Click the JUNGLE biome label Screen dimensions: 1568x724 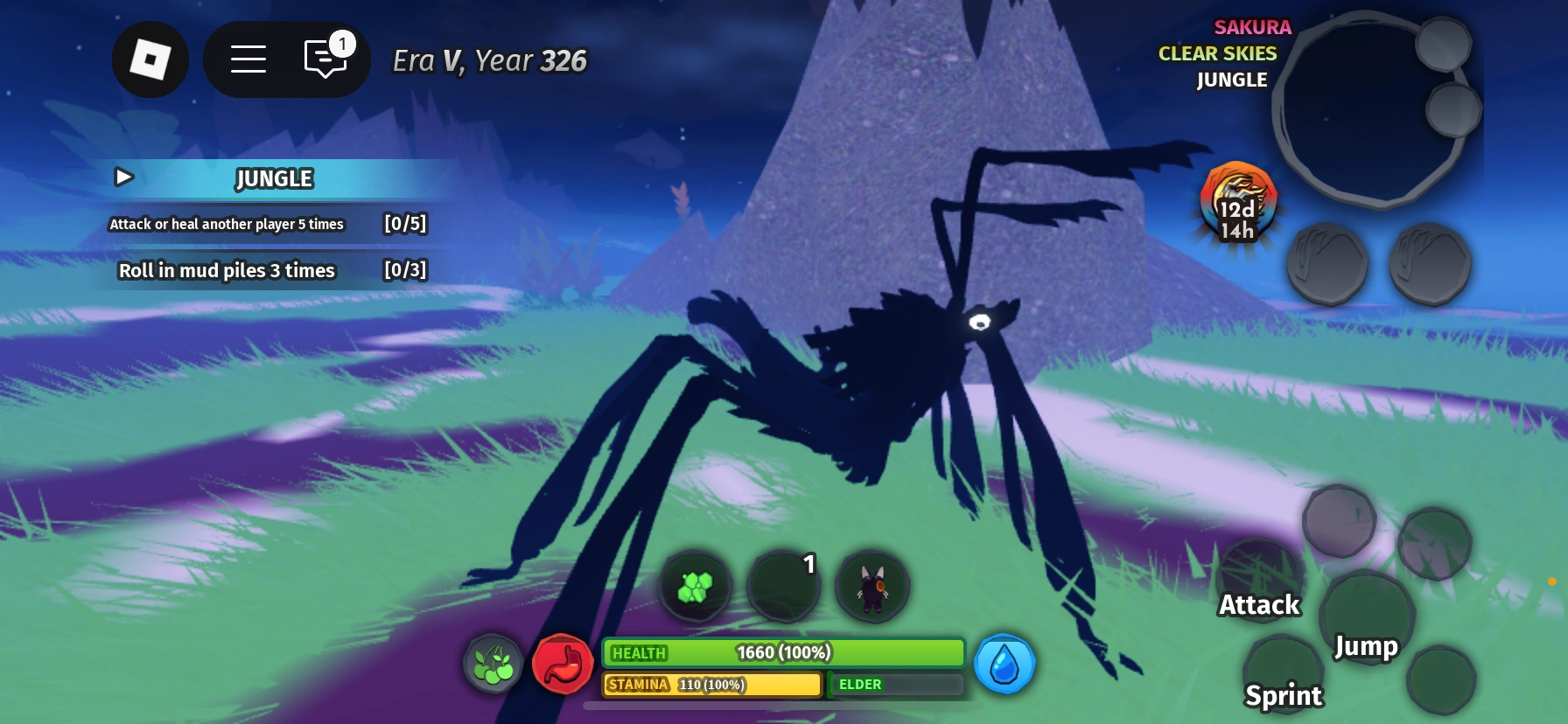[1230, 80]
